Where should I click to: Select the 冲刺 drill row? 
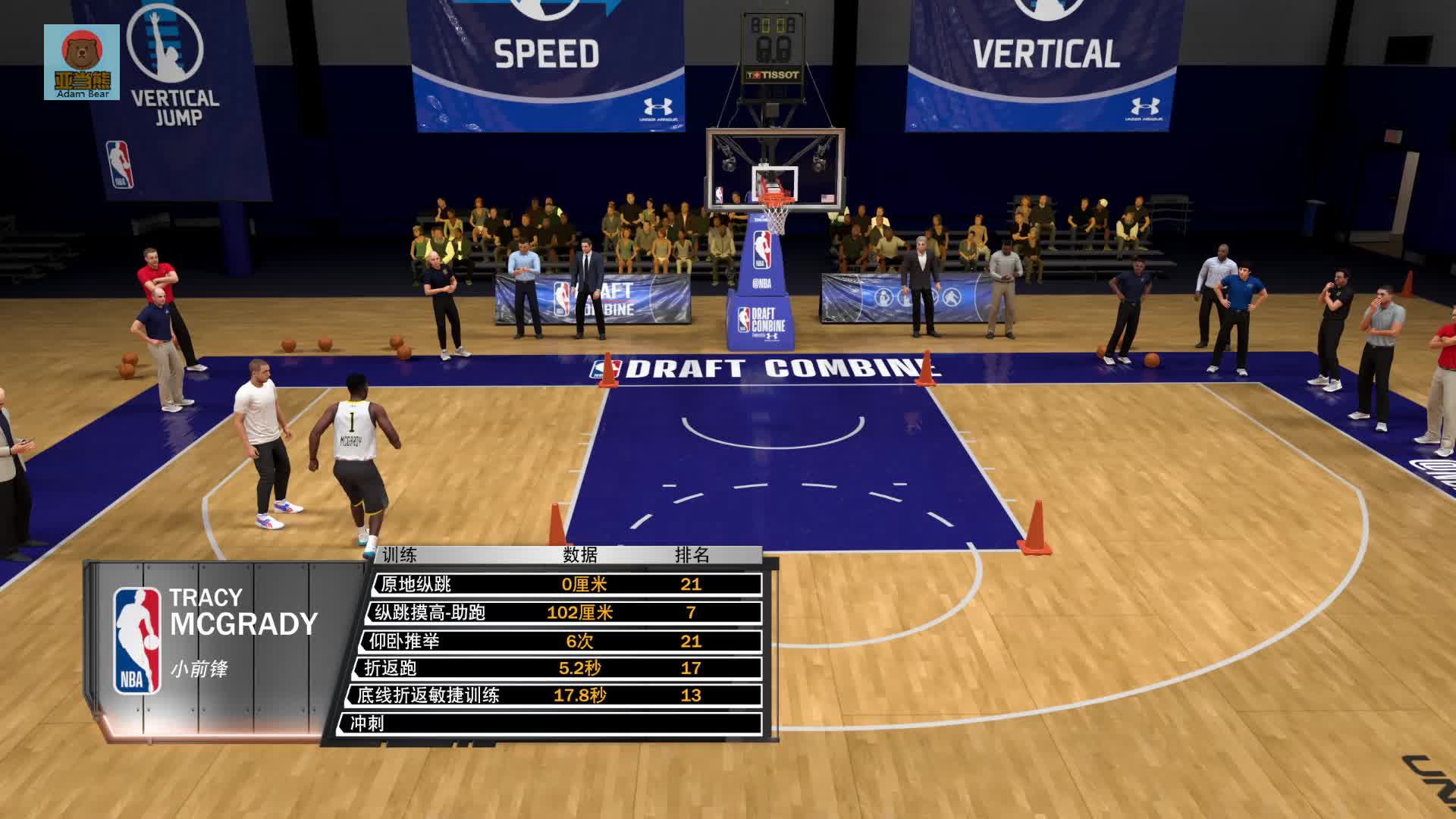tap(550, 723)
